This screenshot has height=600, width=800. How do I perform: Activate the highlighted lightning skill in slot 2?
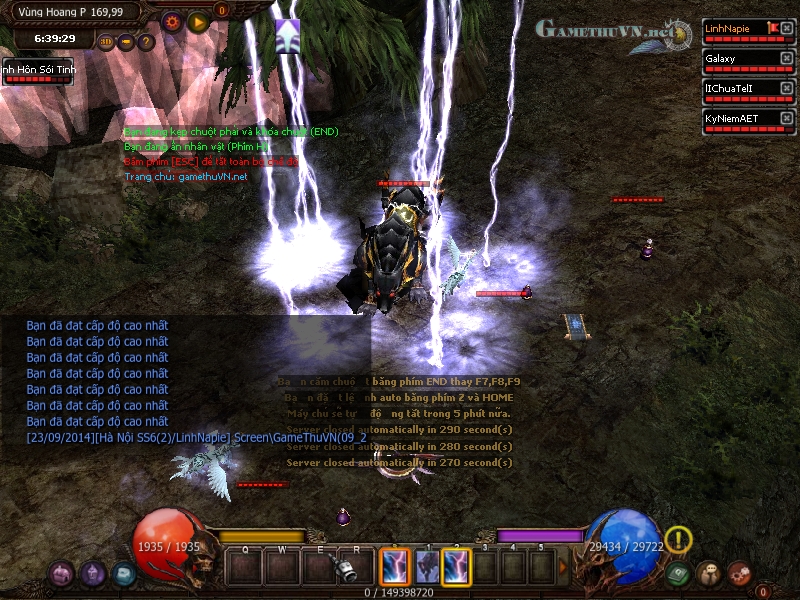(457, 567)
